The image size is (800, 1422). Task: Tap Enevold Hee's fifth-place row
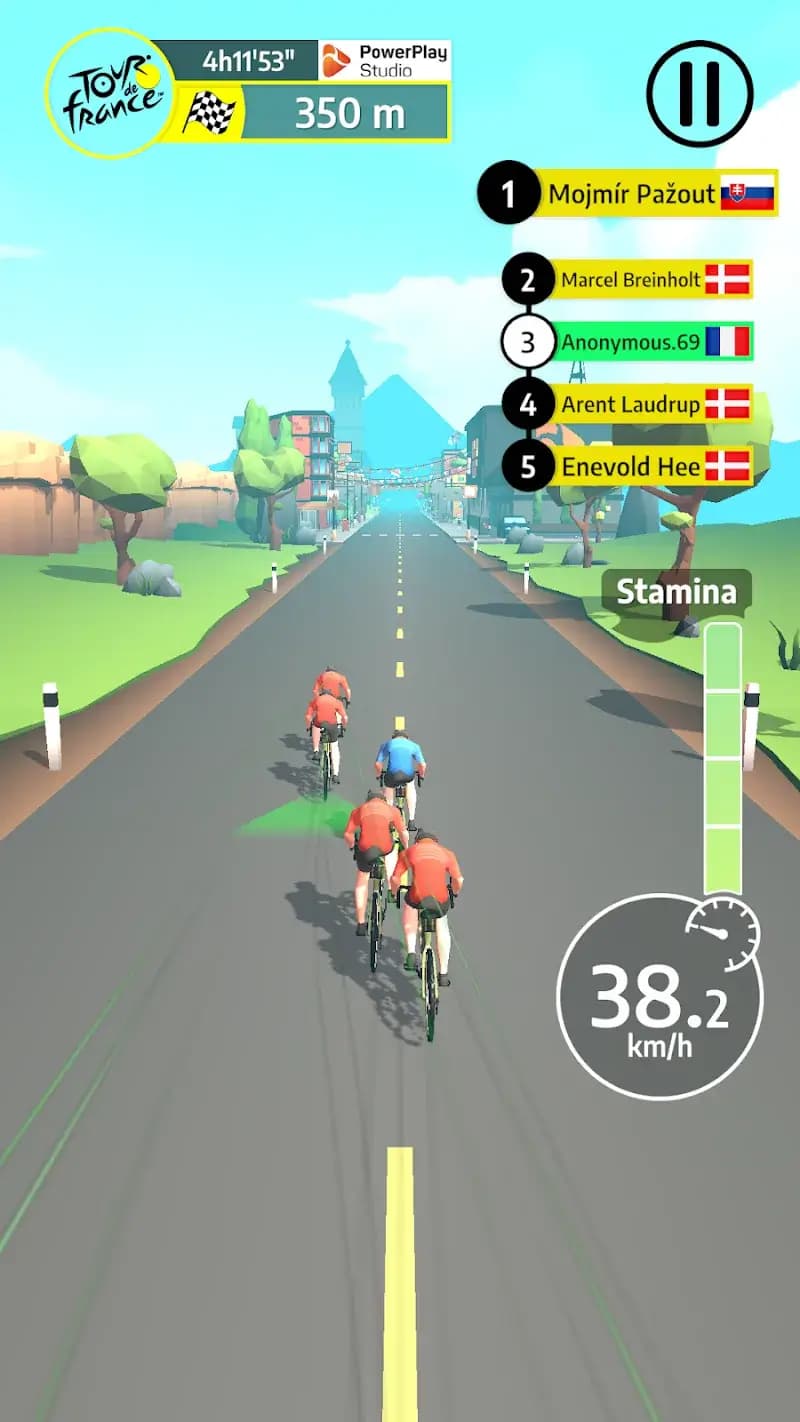tap(630, 467)
